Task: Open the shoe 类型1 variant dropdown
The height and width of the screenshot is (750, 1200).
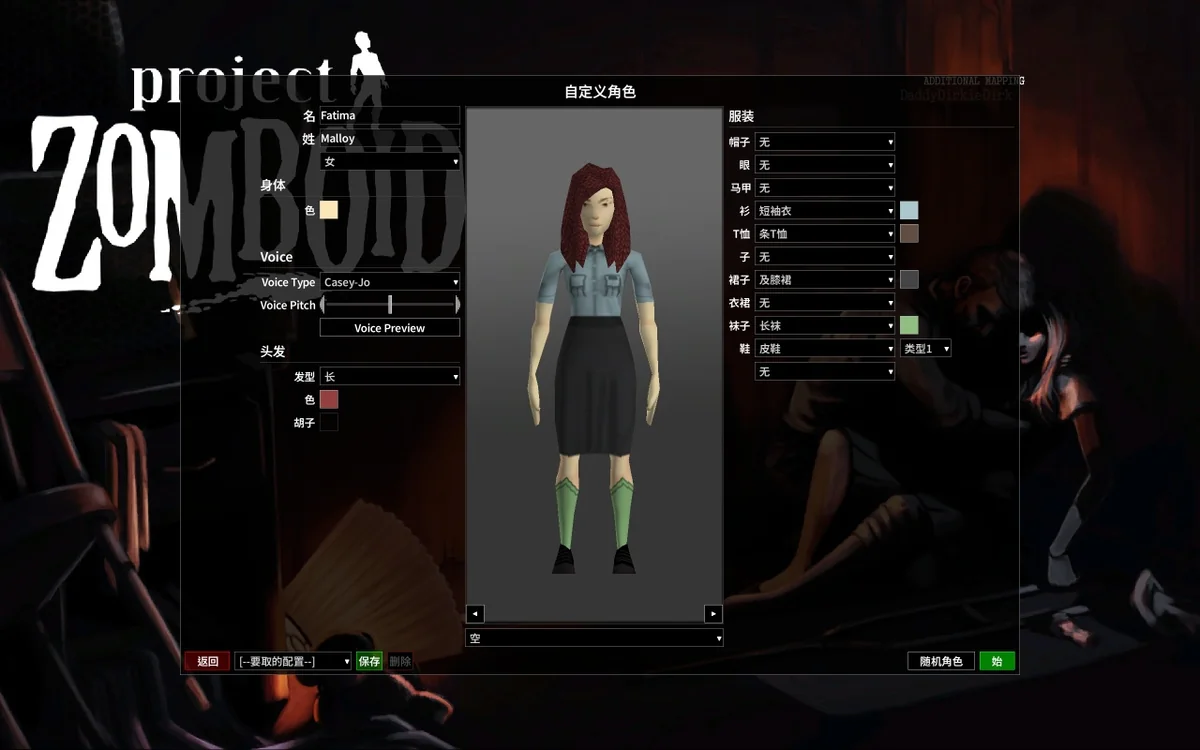Action: pos(926,348)
